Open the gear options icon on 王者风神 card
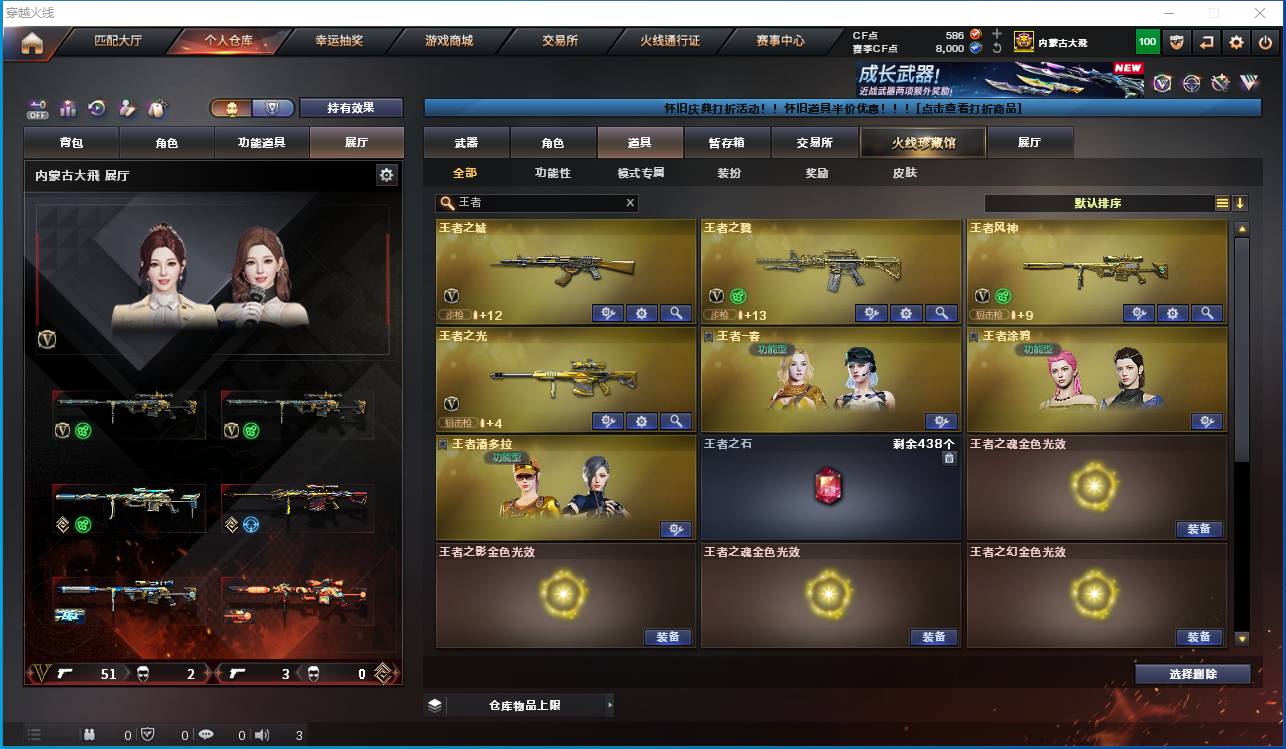 pos(1173,313)
